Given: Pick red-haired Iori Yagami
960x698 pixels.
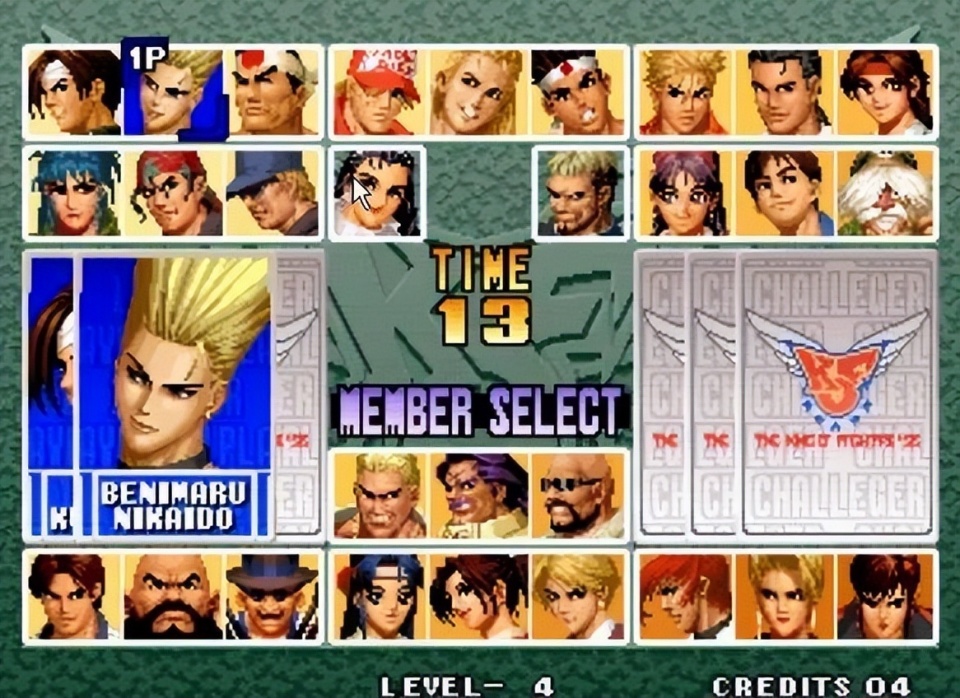Looking at the screenshot, I should 684,597.
